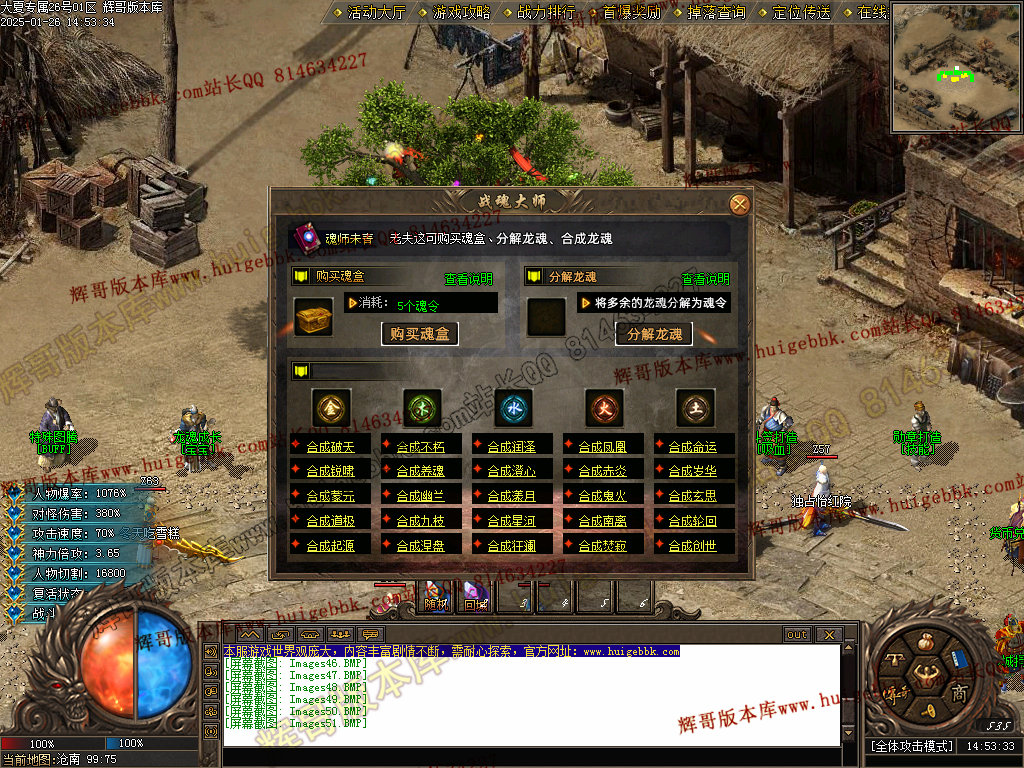Close the chat panel with the X button
Image resolution: width=1024 pixels, height=768 pixels.
point(827,635)
